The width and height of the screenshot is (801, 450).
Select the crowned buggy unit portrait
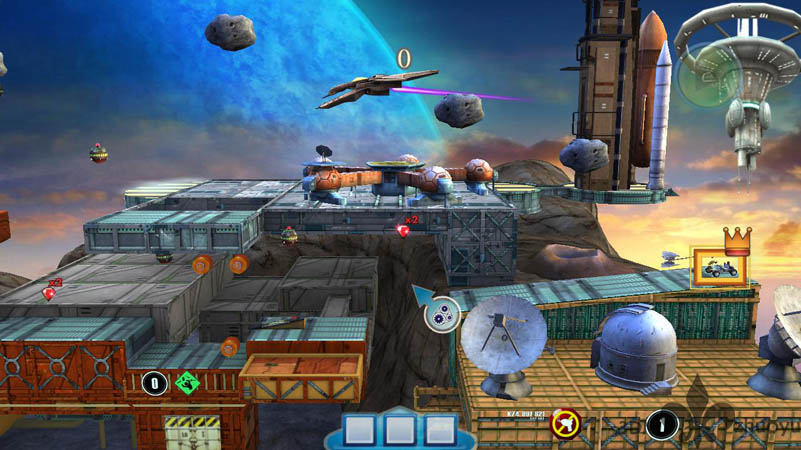pyautogui.click(x=720, y=267)
